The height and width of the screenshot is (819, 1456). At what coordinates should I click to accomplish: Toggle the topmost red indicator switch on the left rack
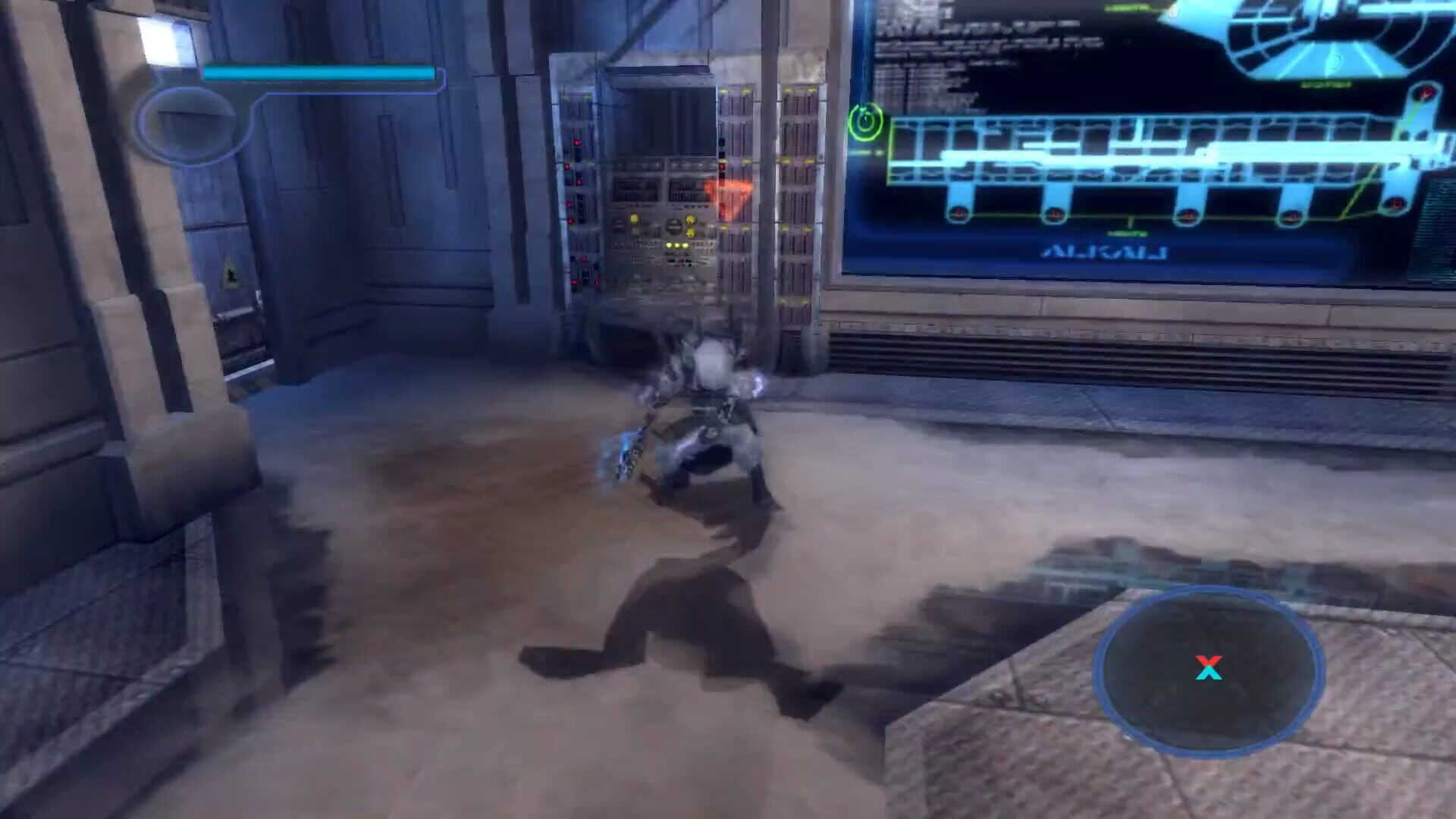(x=576, y=141)
